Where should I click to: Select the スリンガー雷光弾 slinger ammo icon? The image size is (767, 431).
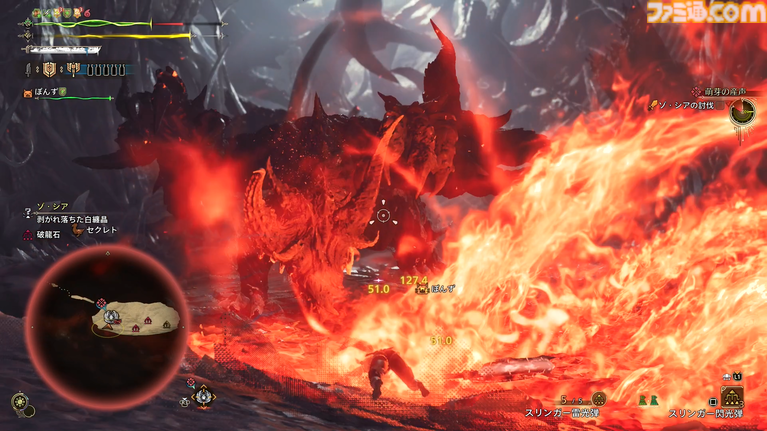click(598, 398)
